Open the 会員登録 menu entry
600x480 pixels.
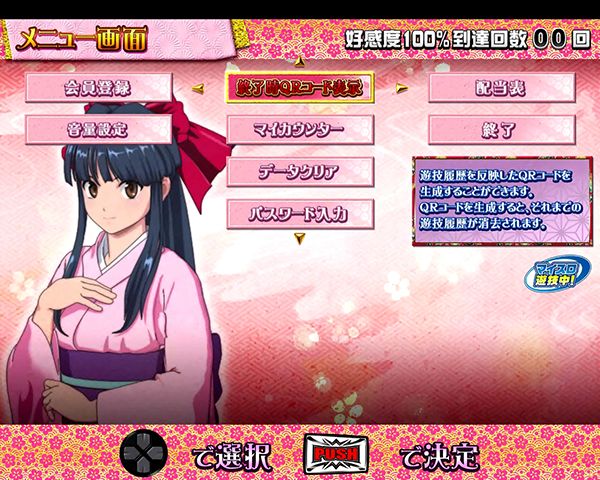click(x=98, y=87)
